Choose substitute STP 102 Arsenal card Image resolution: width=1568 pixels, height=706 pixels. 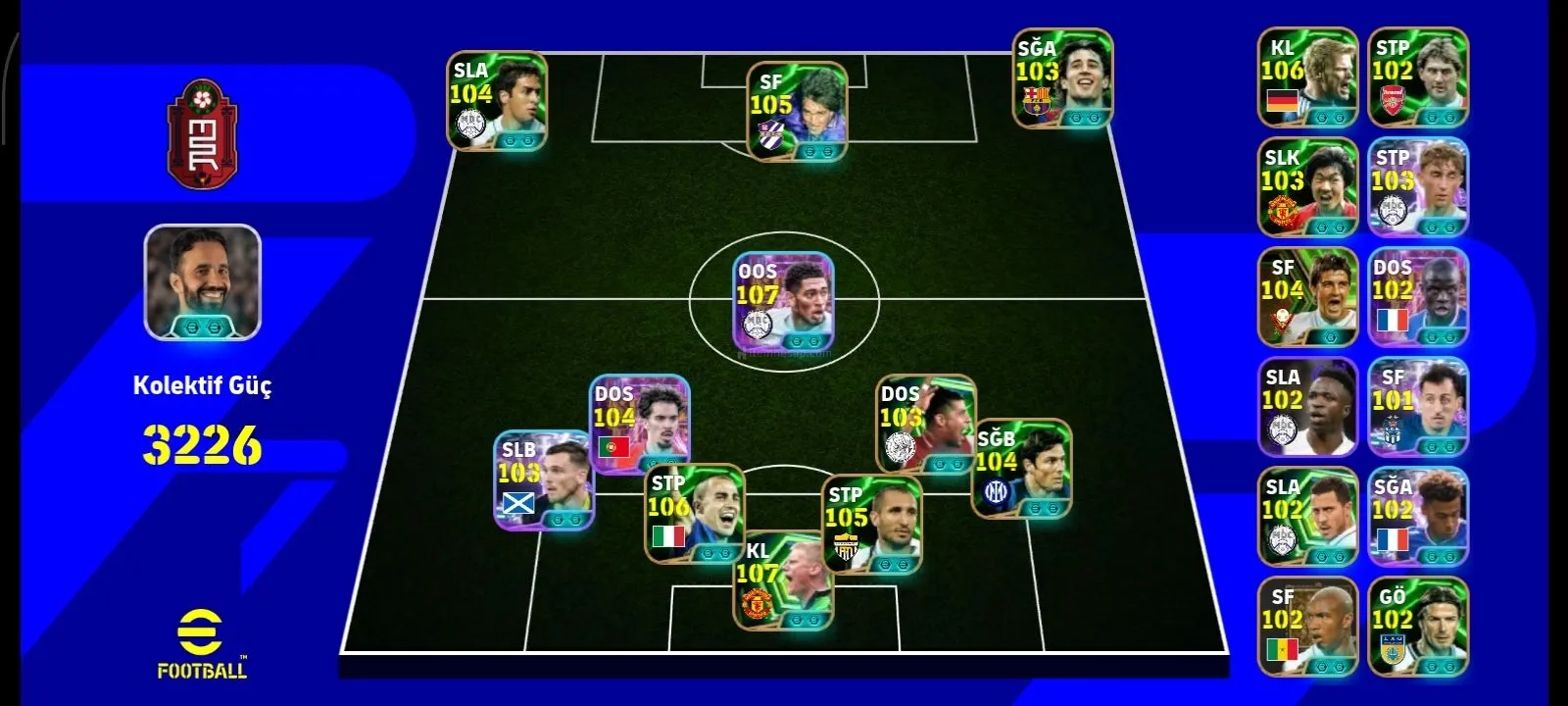[x=1418, y=78]
